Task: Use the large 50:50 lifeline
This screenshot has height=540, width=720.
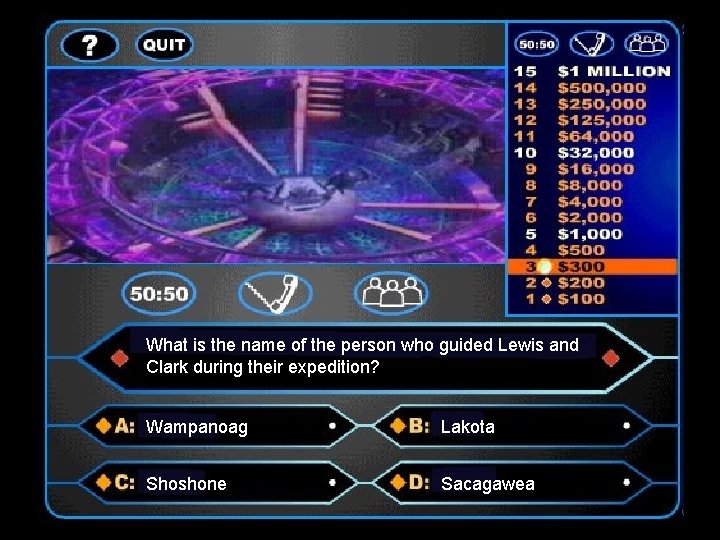Action: (x=160, y=293)
